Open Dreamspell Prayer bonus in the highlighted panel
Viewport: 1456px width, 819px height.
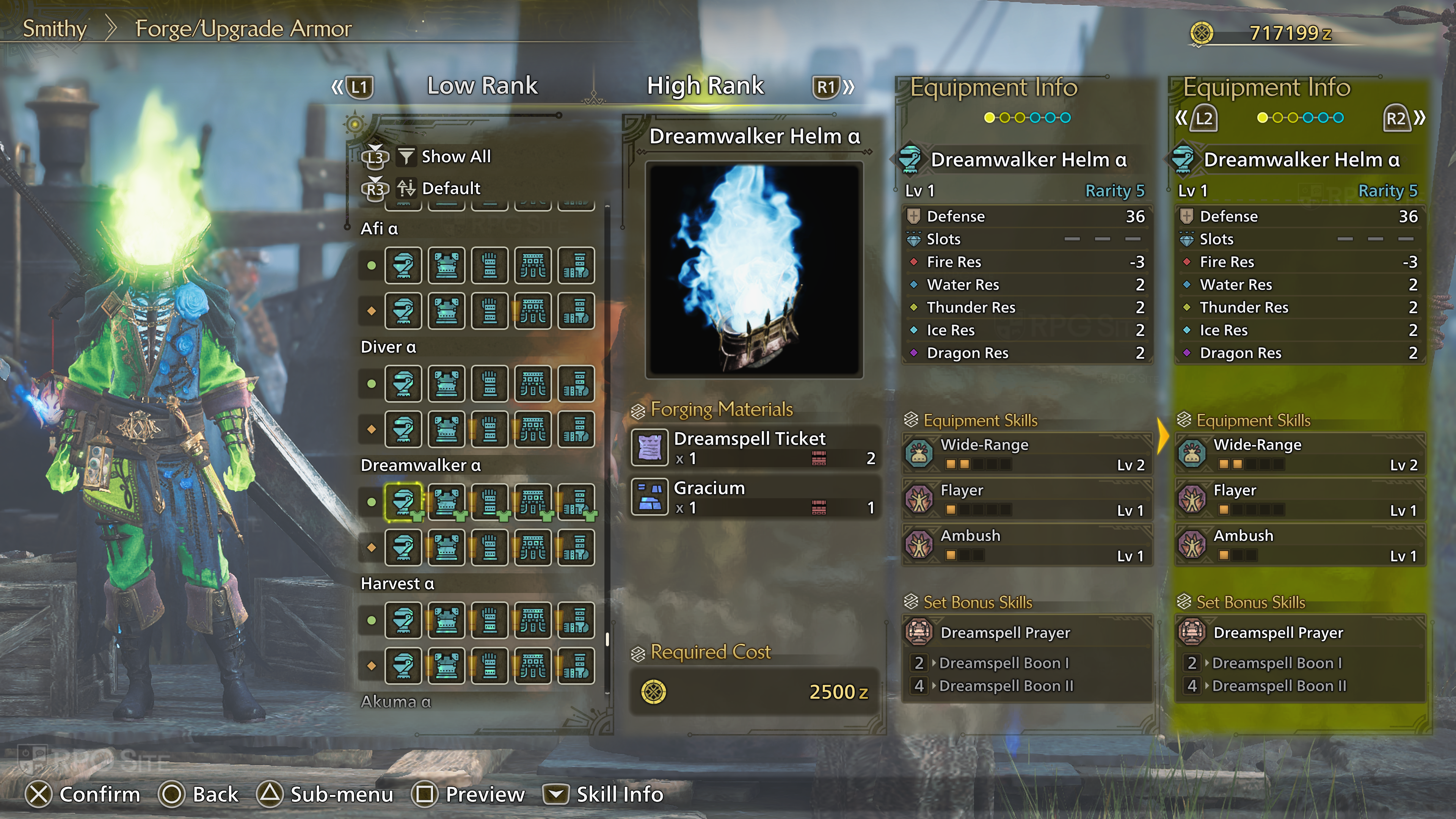(x=1300, y=632)
